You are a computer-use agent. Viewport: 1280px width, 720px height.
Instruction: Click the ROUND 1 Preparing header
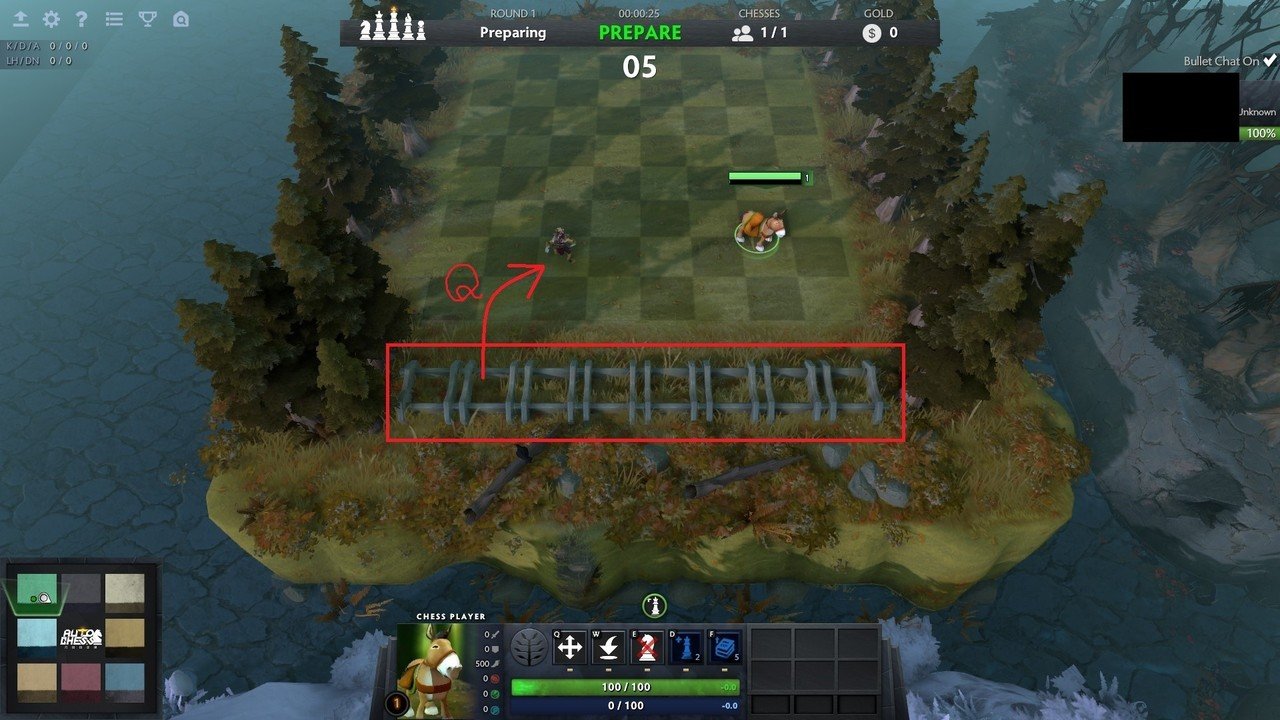512,24
